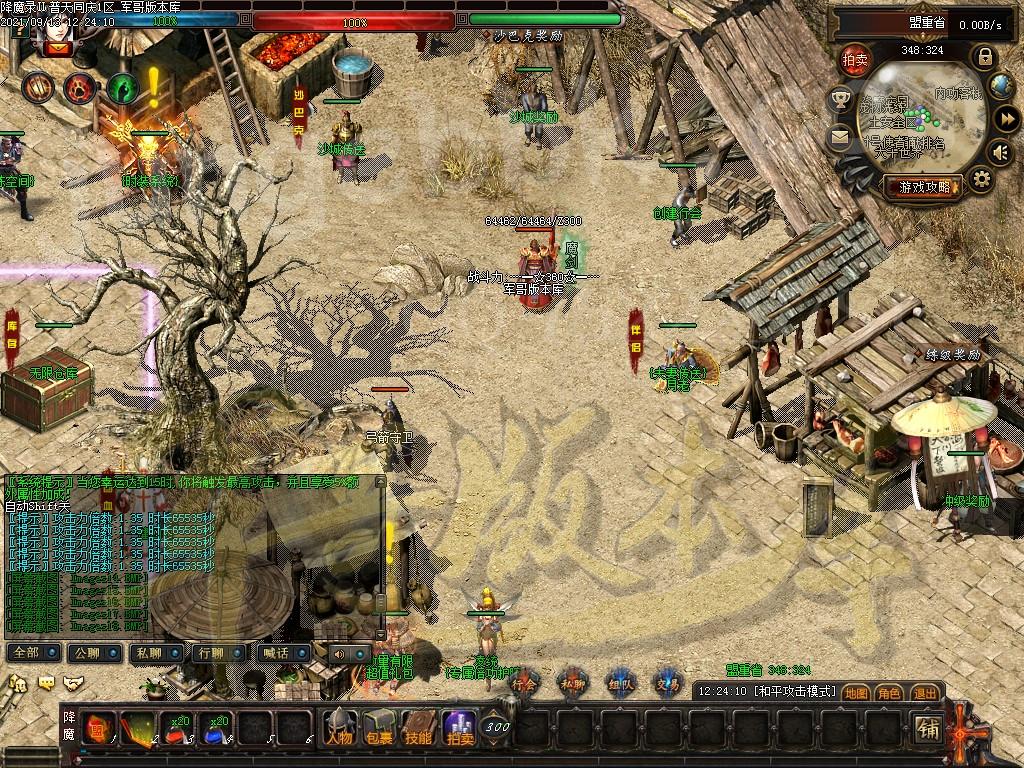Use the blue potion in hotbar
1024x768 pixels.
[x=214, y=727]
